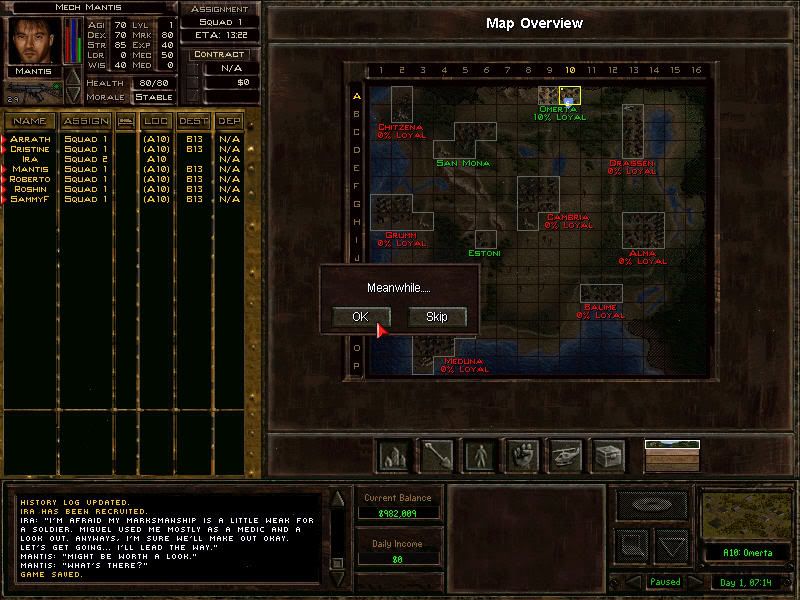Viewport: 800px width, 600px height.
Task: Sort the roster by the Dest column
Action: [x=193, y=121]
